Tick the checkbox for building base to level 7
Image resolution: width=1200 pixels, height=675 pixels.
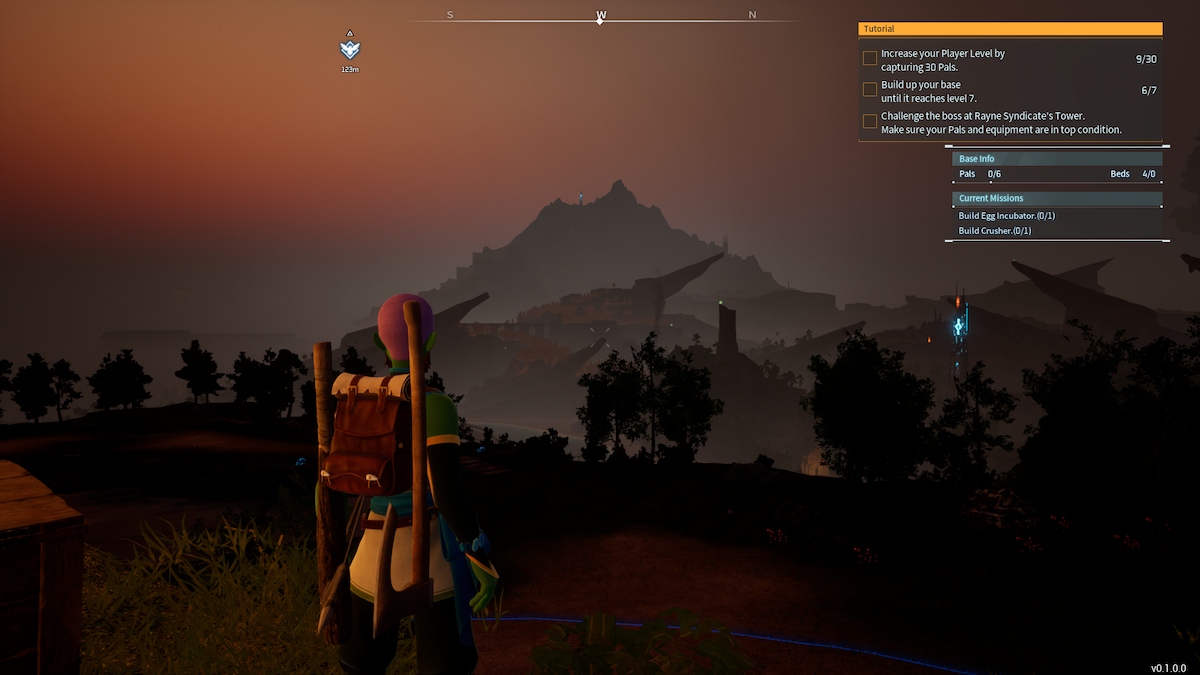coord(870,90)
